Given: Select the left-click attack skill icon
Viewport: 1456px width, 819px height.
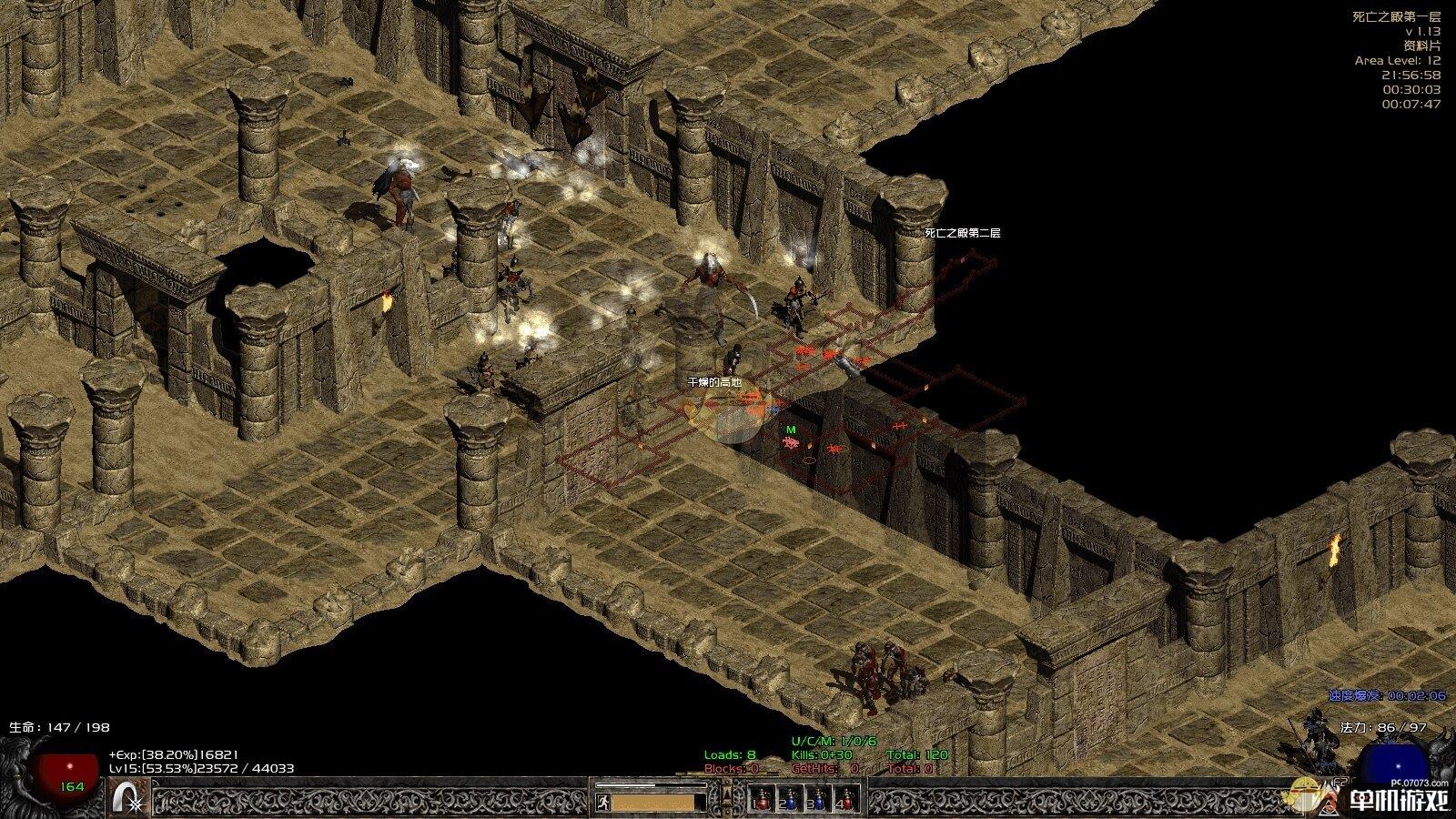Looking at the screenshot, I should click(x=128, y=798).
